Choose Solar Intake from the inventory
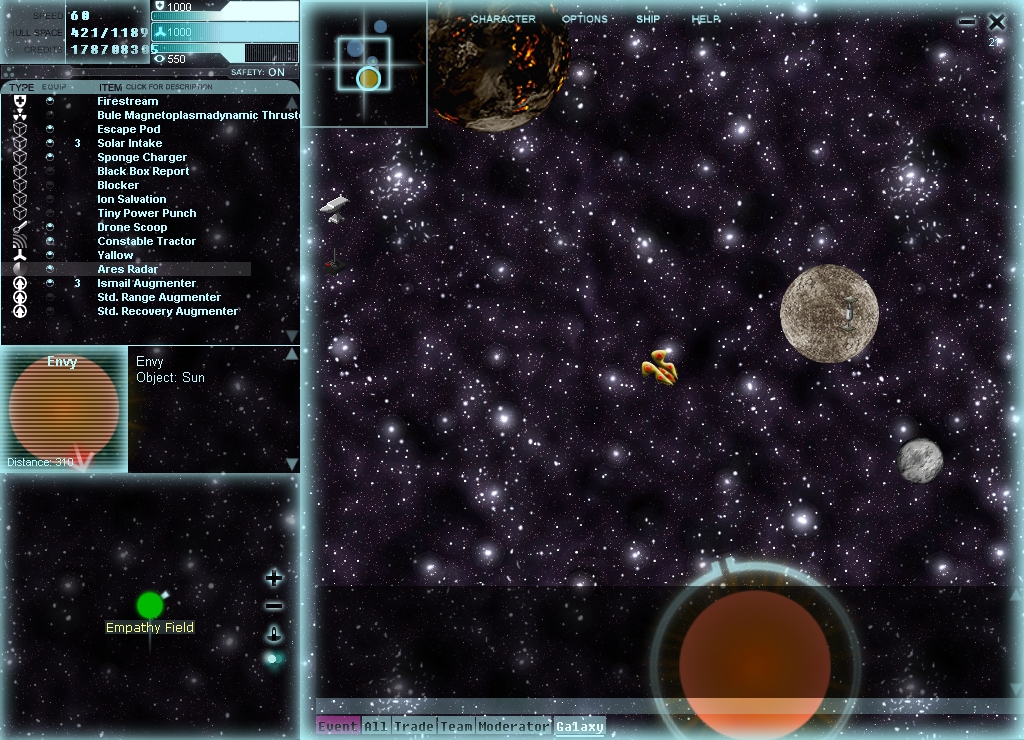 tap(129, 143)
